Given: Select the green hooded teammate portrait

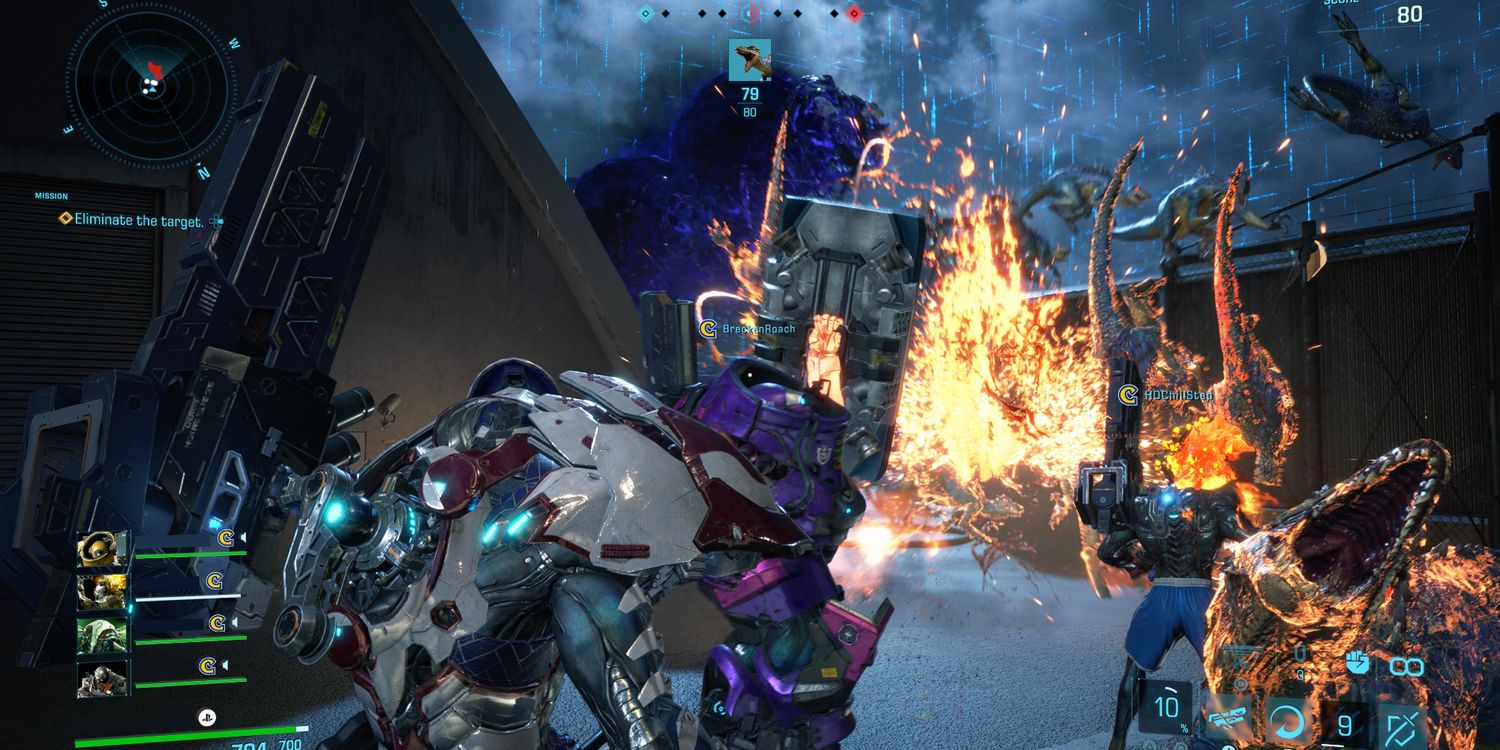Looking at the screenshot, I should 103,634.
